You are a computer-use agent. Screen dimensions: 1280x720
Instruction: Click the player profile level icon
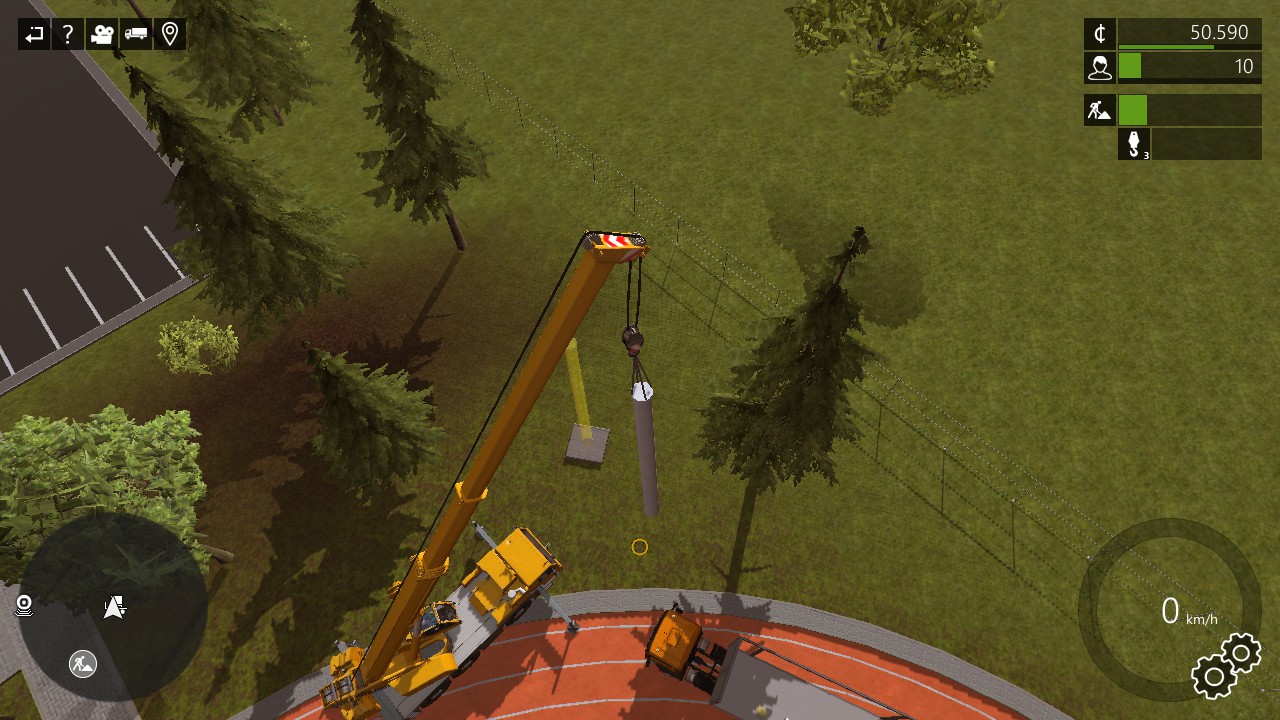coord(1100,67)
